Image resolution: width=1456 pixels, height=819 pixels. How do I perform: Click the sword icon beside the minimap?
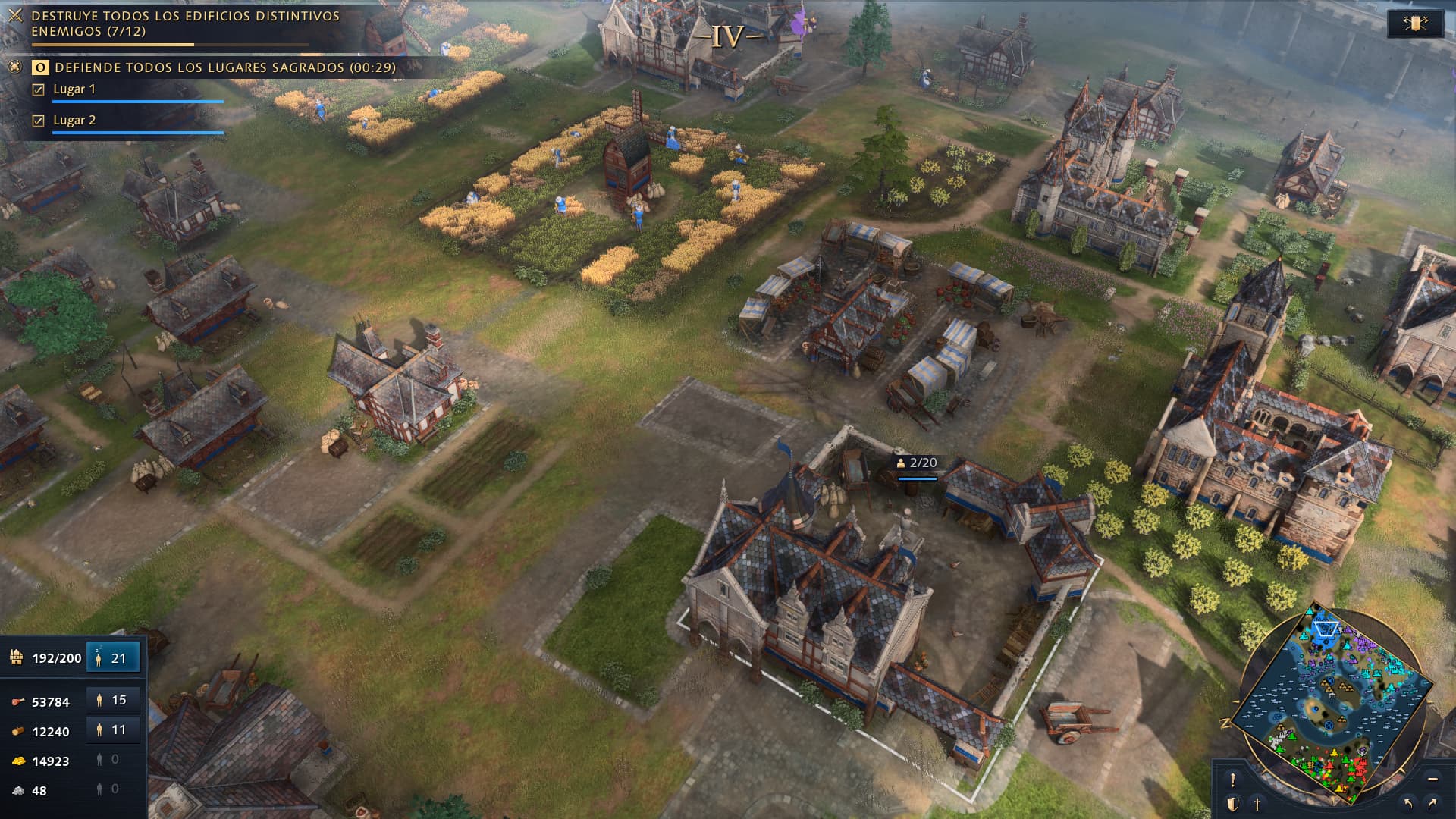pos(1257,804)
